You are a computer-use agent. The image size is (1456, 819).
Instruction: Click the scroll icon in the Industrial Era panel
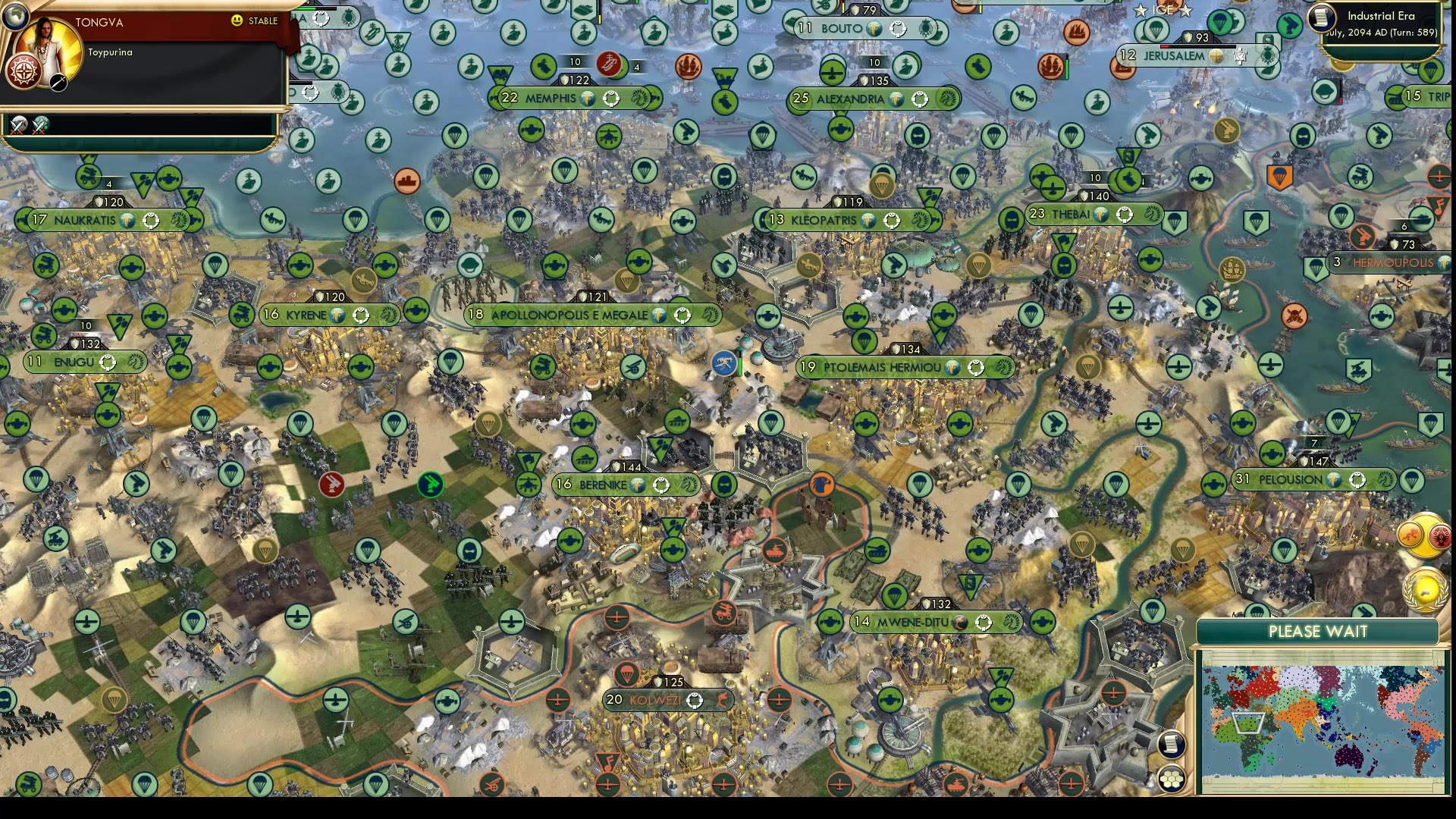click(1320, 18)
